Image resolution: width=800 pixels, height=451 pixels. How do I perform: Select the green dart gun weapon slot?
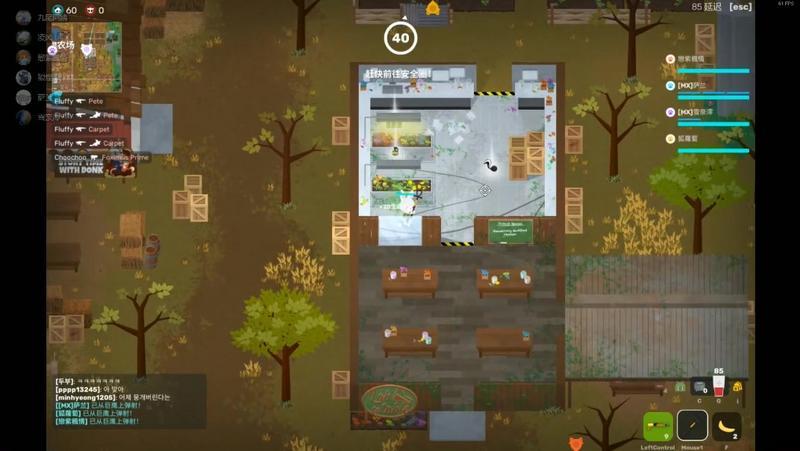[x=658, y=426]
